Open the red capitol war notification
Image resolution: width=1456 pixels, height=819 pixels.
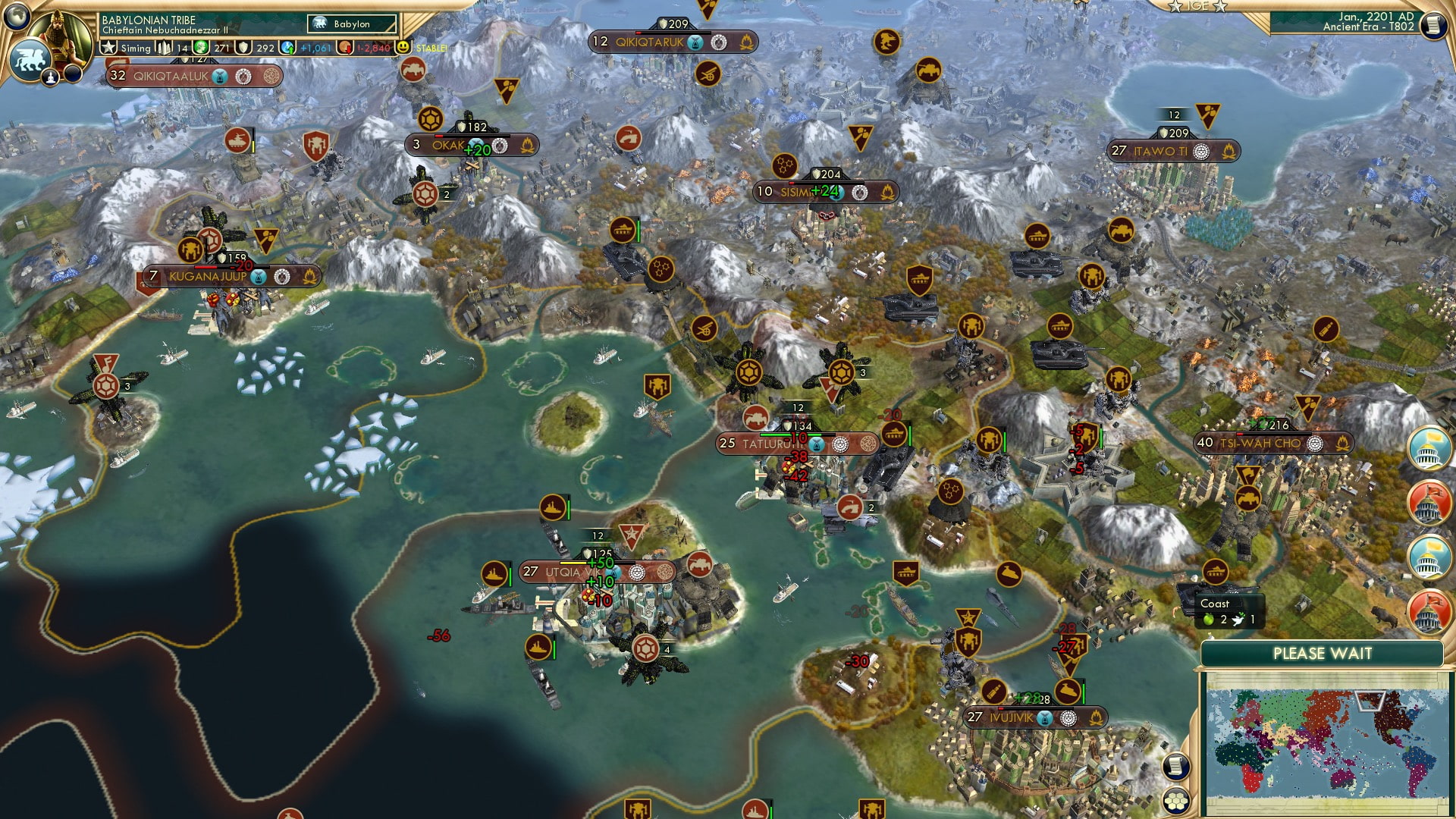pyautogui.click(x=1429, y=499)
